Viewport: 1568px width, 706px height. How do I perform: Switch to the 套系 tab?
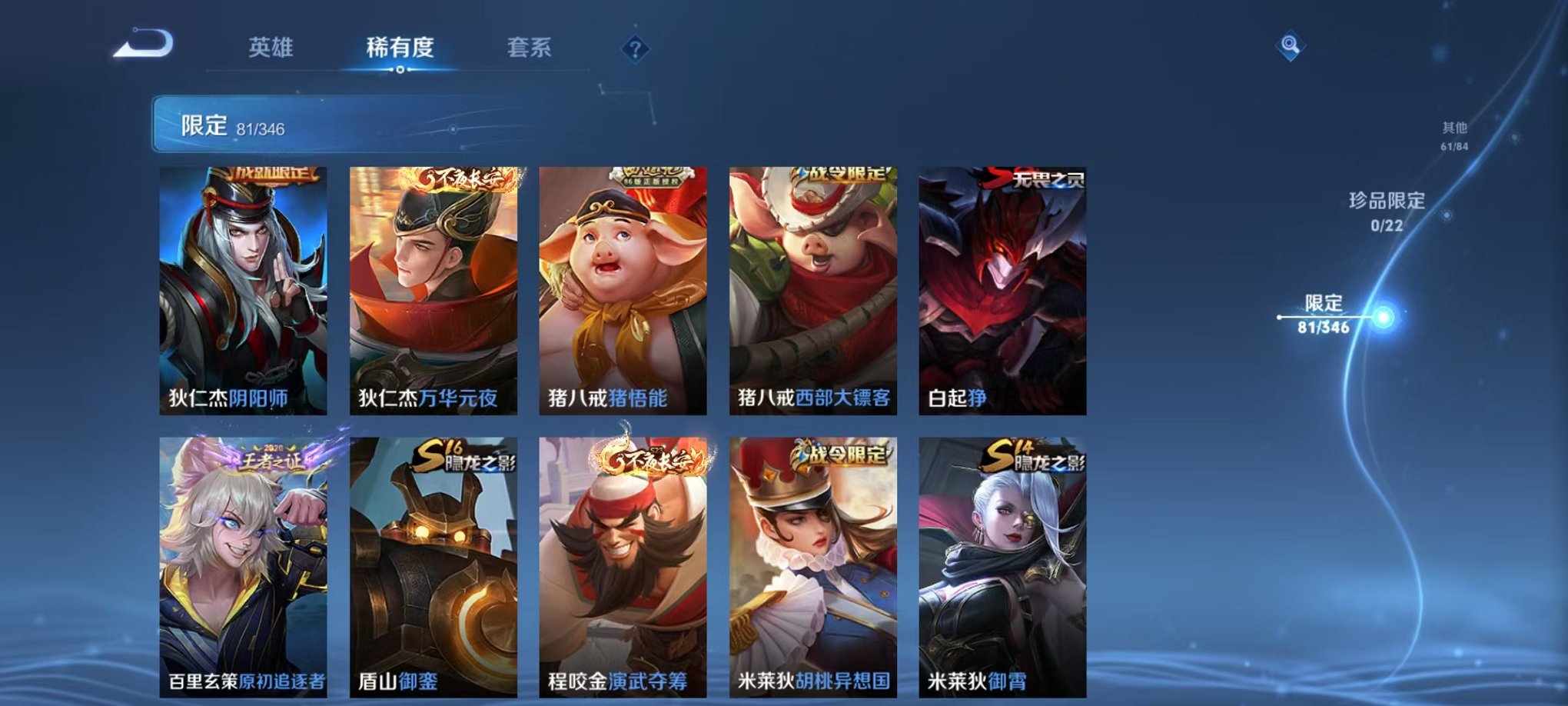(x=530, y=46)
